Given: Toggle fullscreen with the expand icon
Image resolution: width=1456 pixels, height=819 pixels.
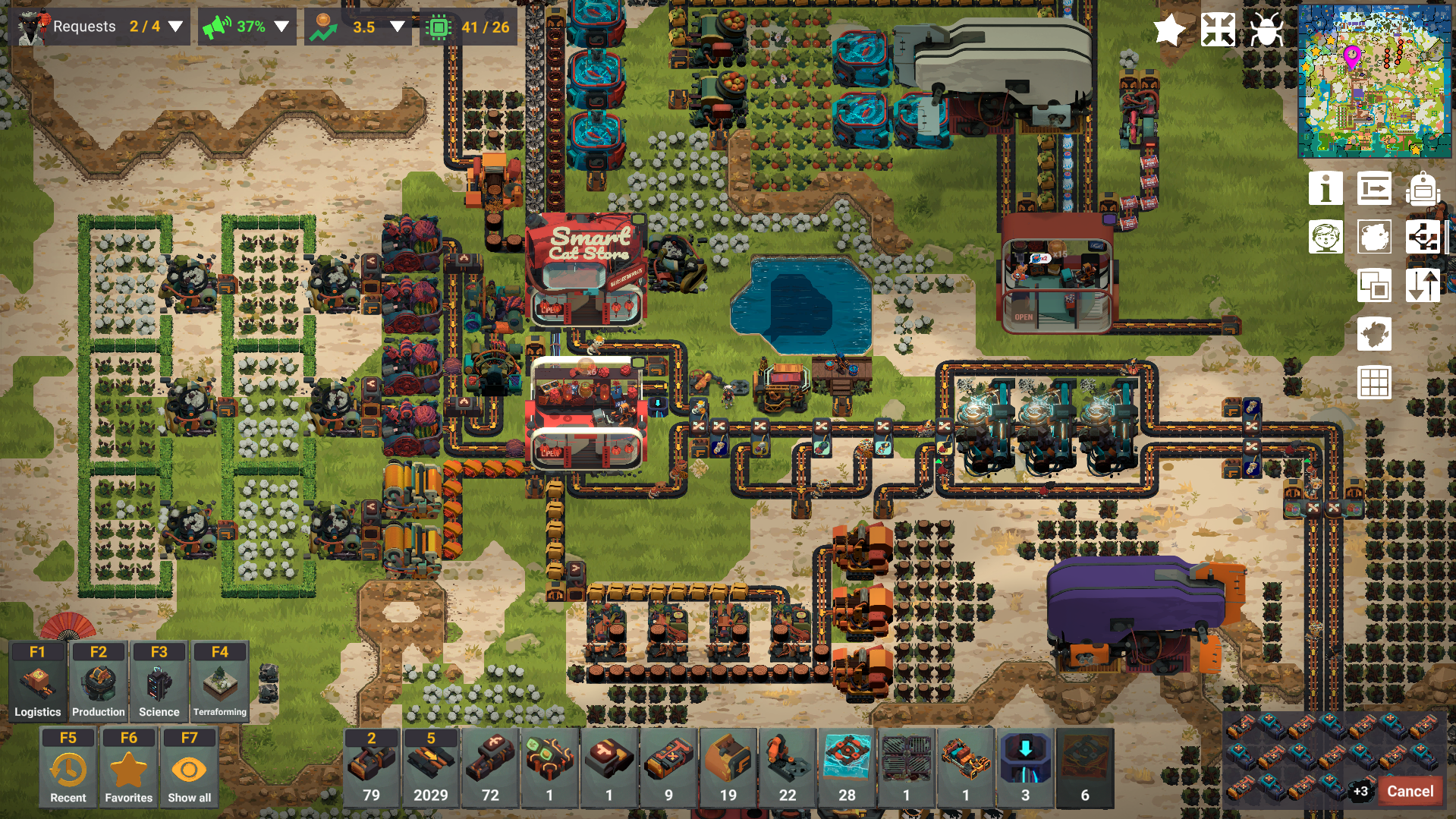Looking at the screenshot, I should tap(1217, 30).
